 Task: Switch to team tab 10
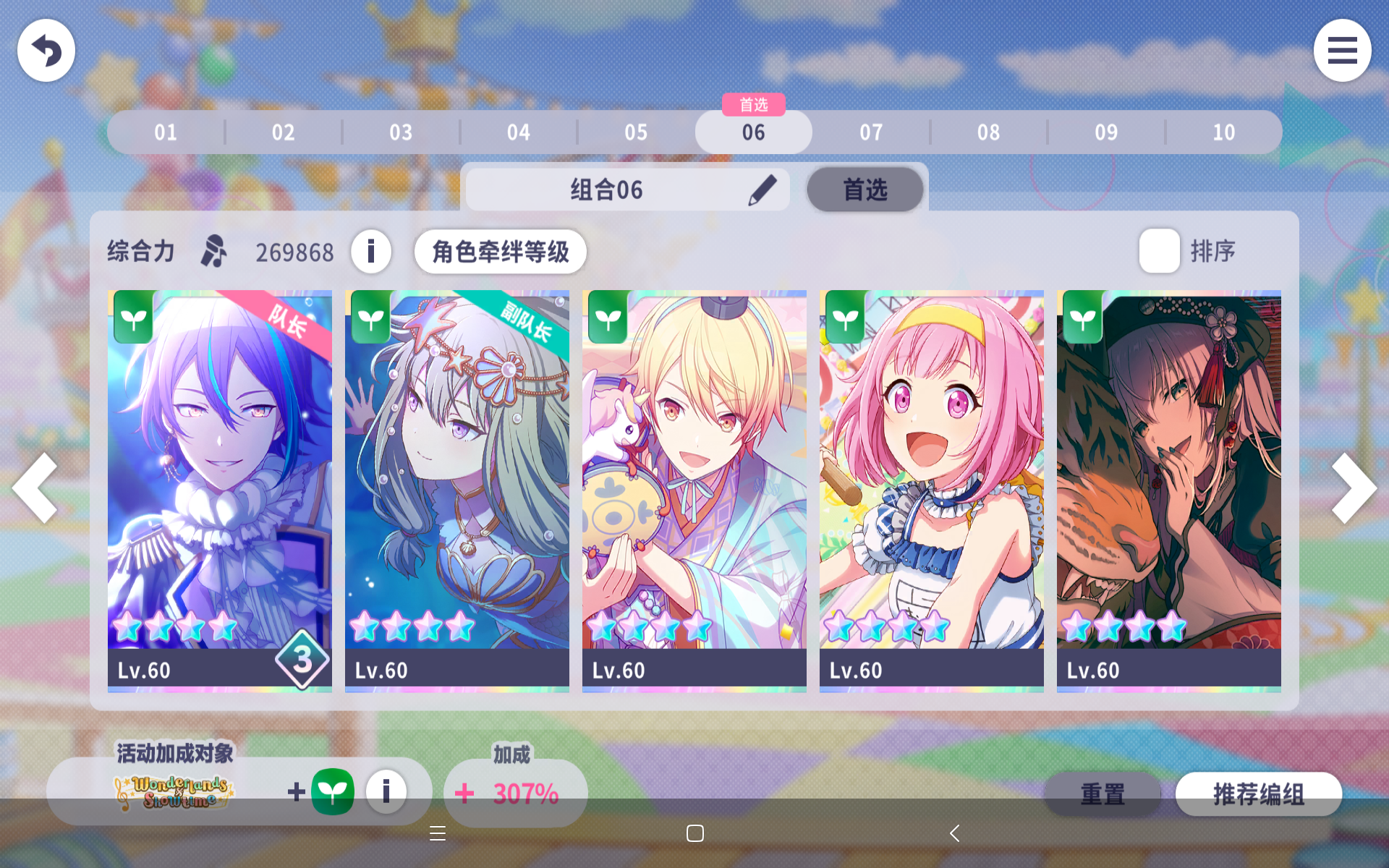click(x=1223, y=132)
